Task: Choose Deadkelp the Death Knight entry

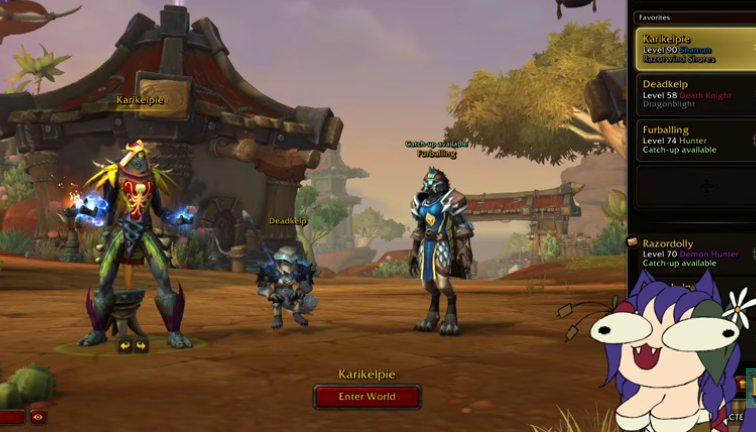Action: (x=695, y=95)
